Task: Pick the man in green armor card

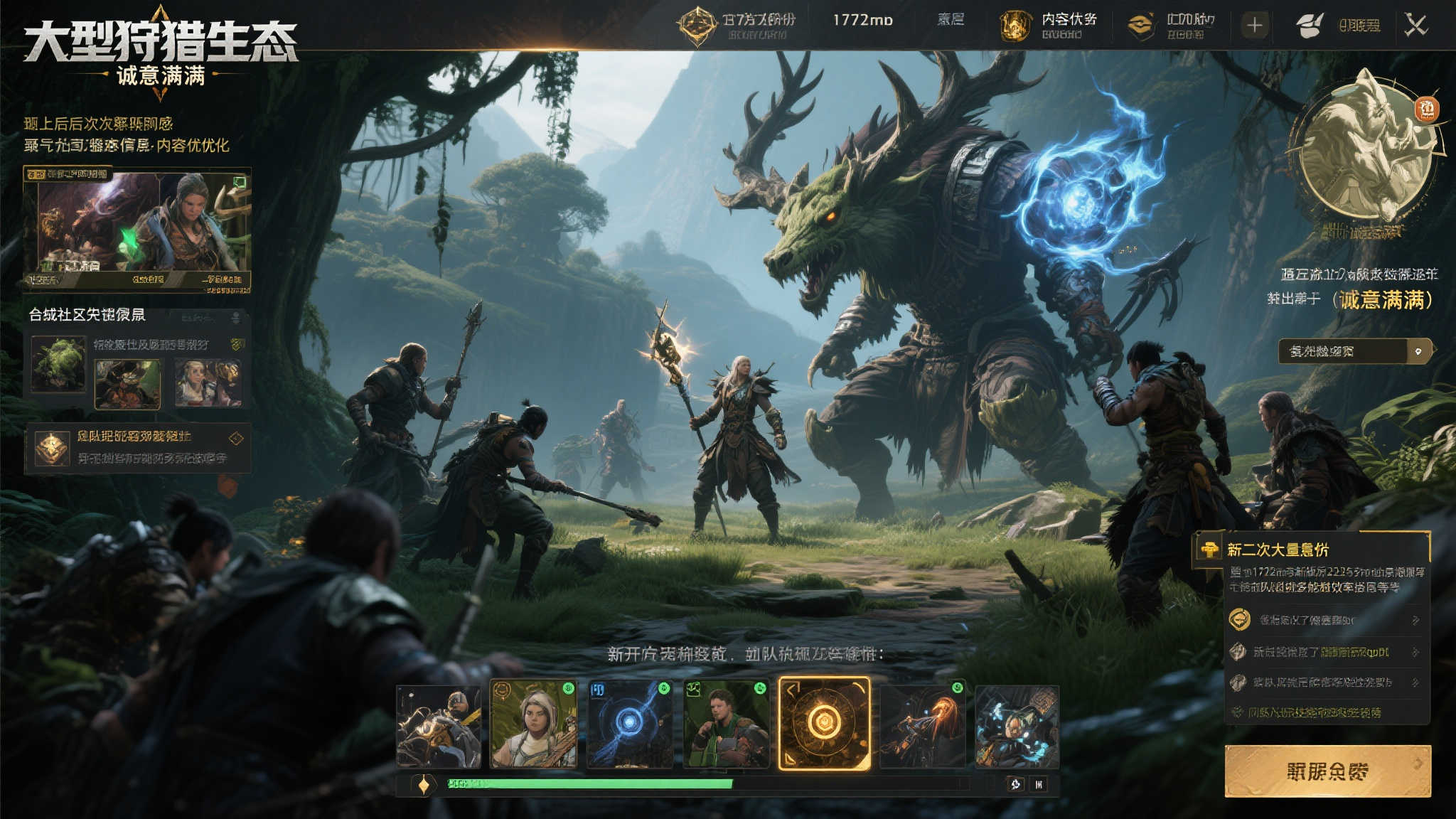Action: click(x=726, y=724)
